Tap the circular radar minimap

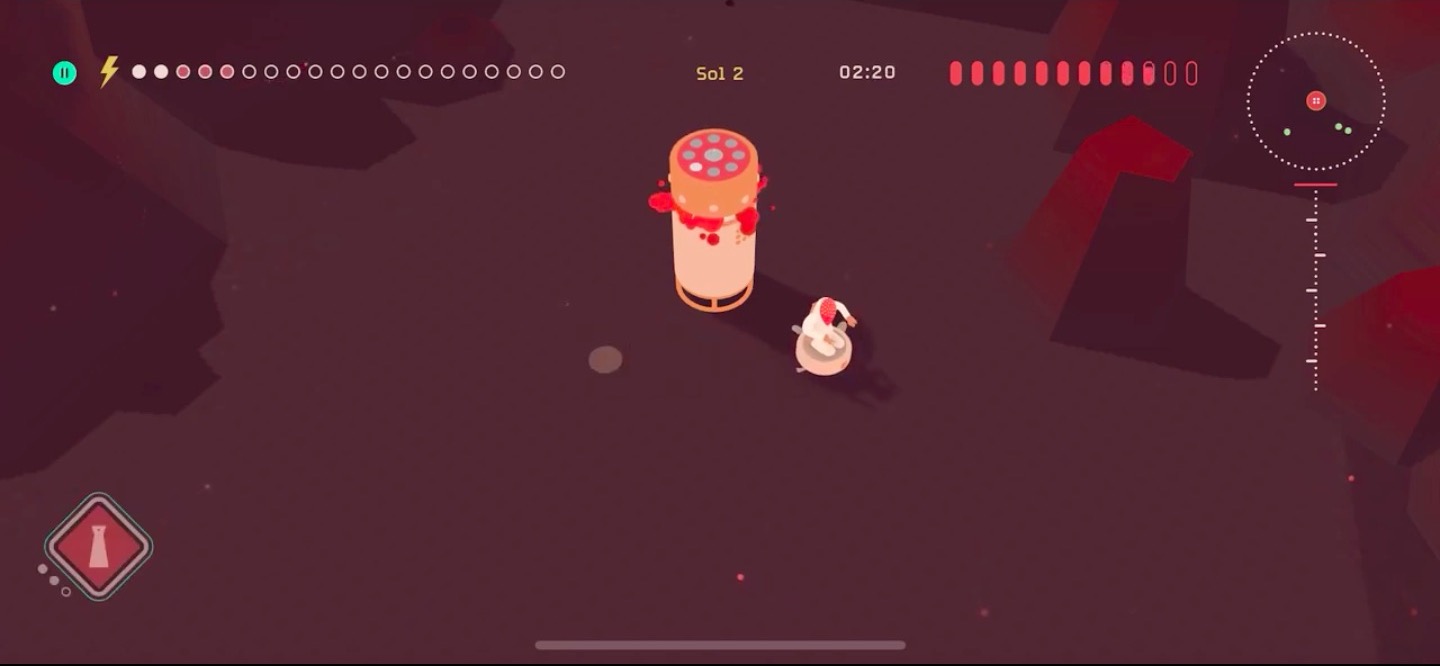(1316, 101)
